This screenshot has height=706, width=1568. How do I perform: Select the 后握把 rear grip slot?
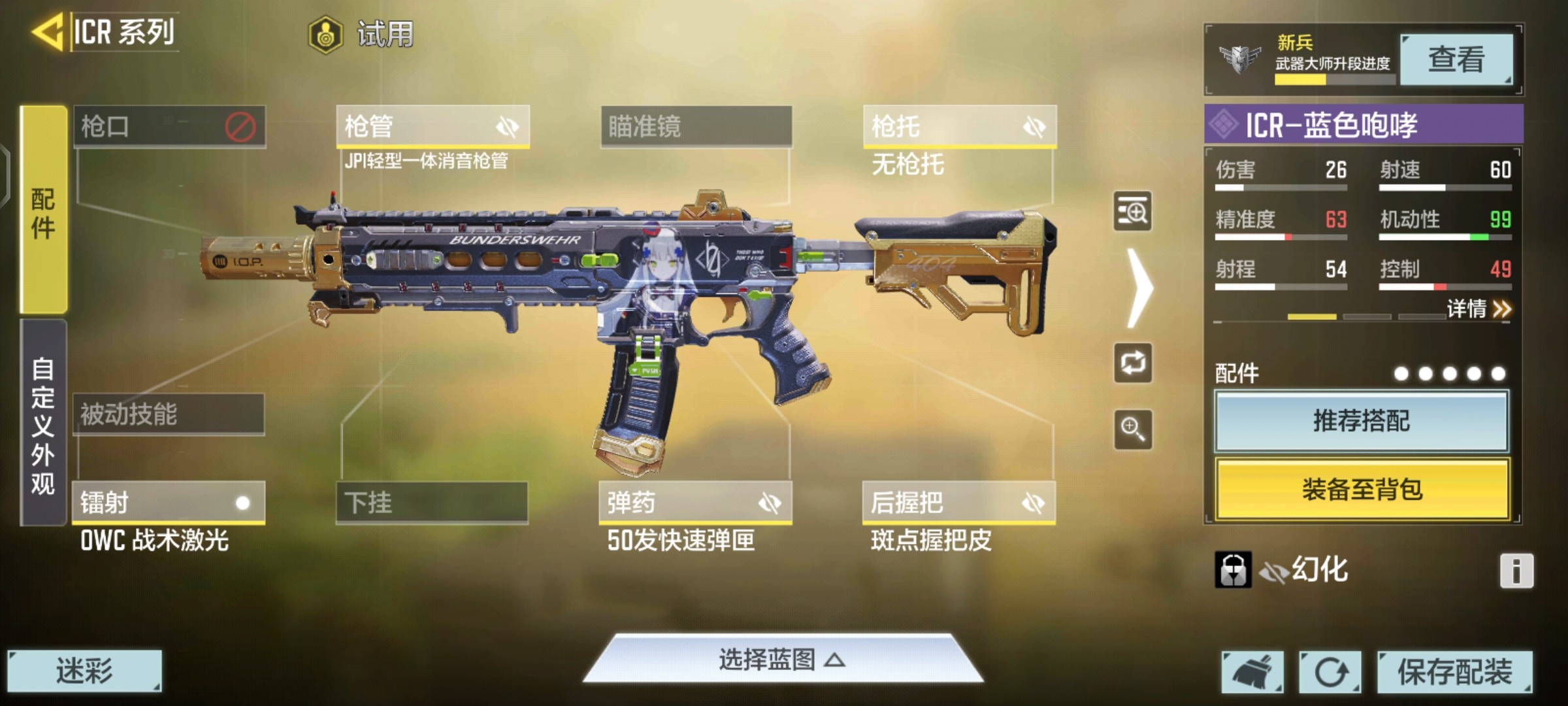coord(958,503)
